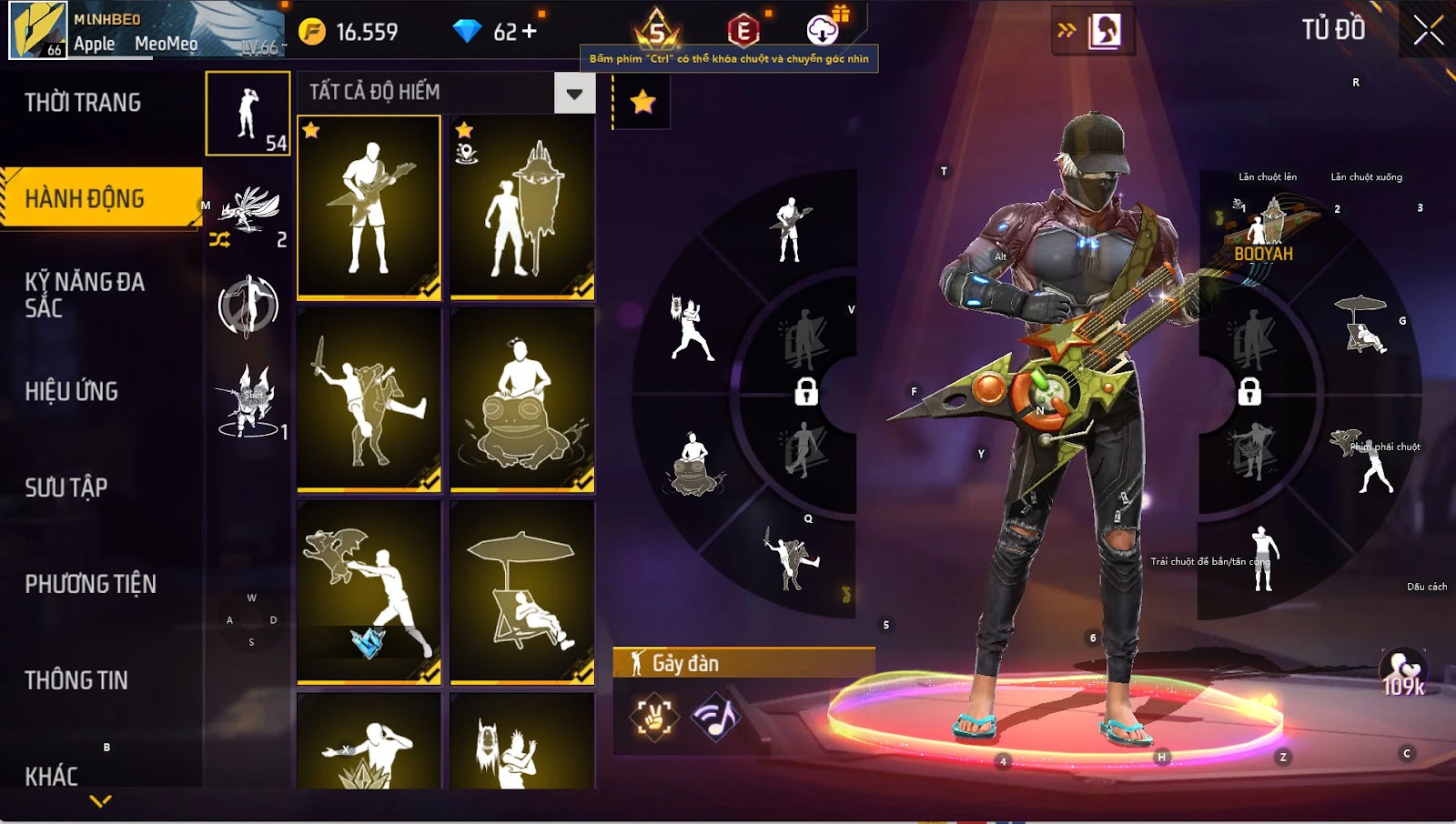
Task: Click the music note icon under Gảy đàn
Action: tap(715, 718)
